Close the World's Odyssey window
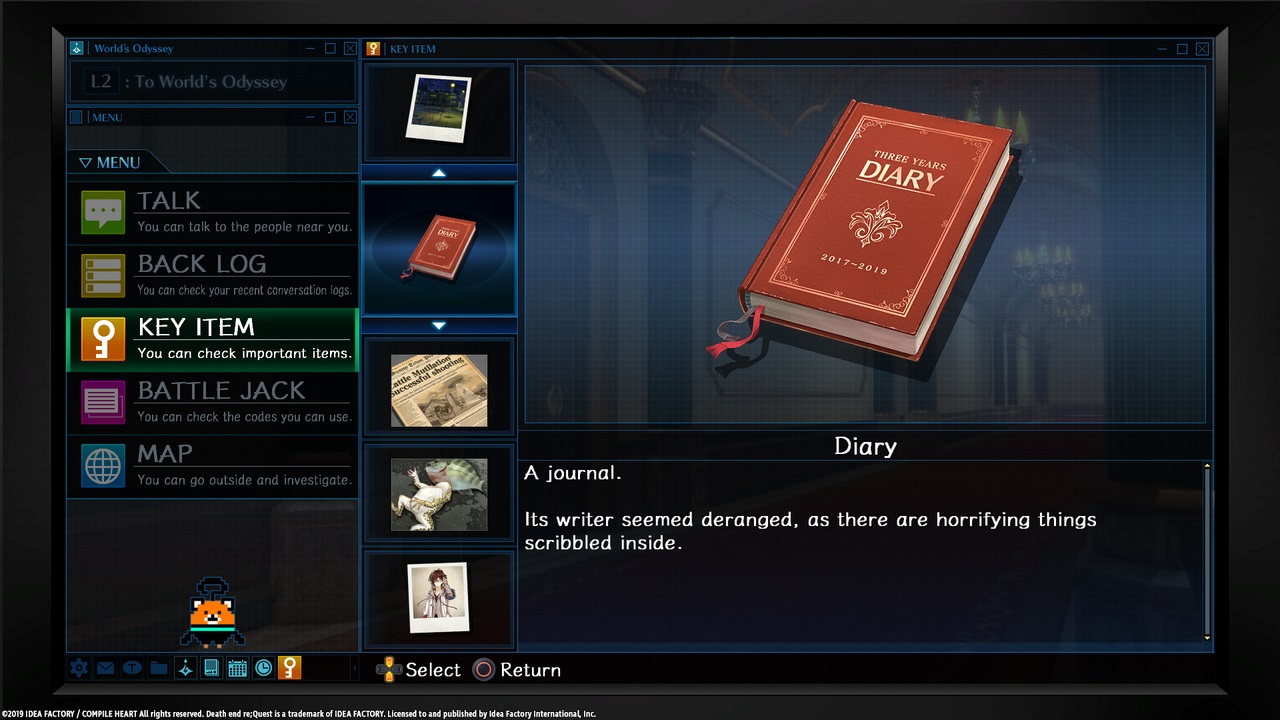This screenshot has width=1280, height=720. point(350,48)
